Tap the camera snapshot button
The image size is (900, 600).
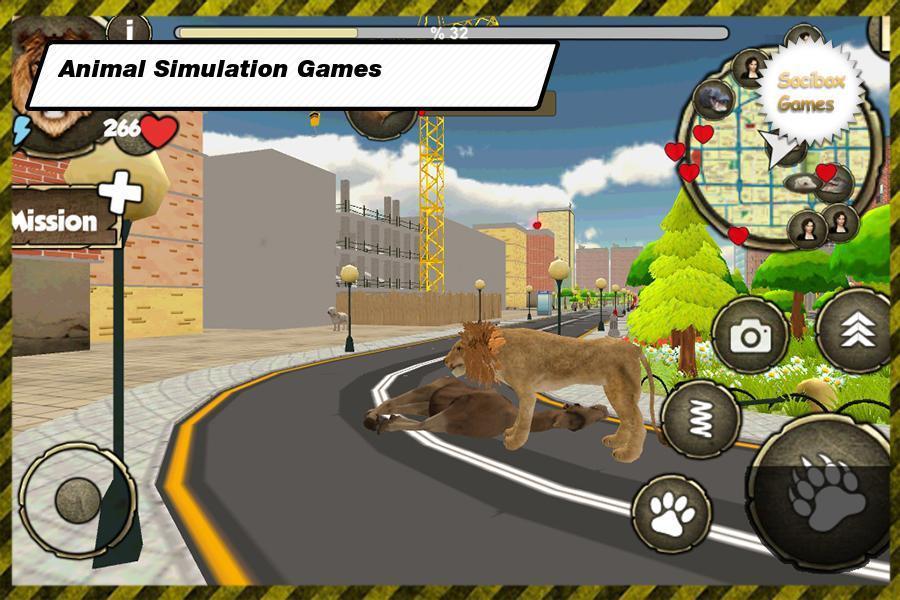click(749, 336)
